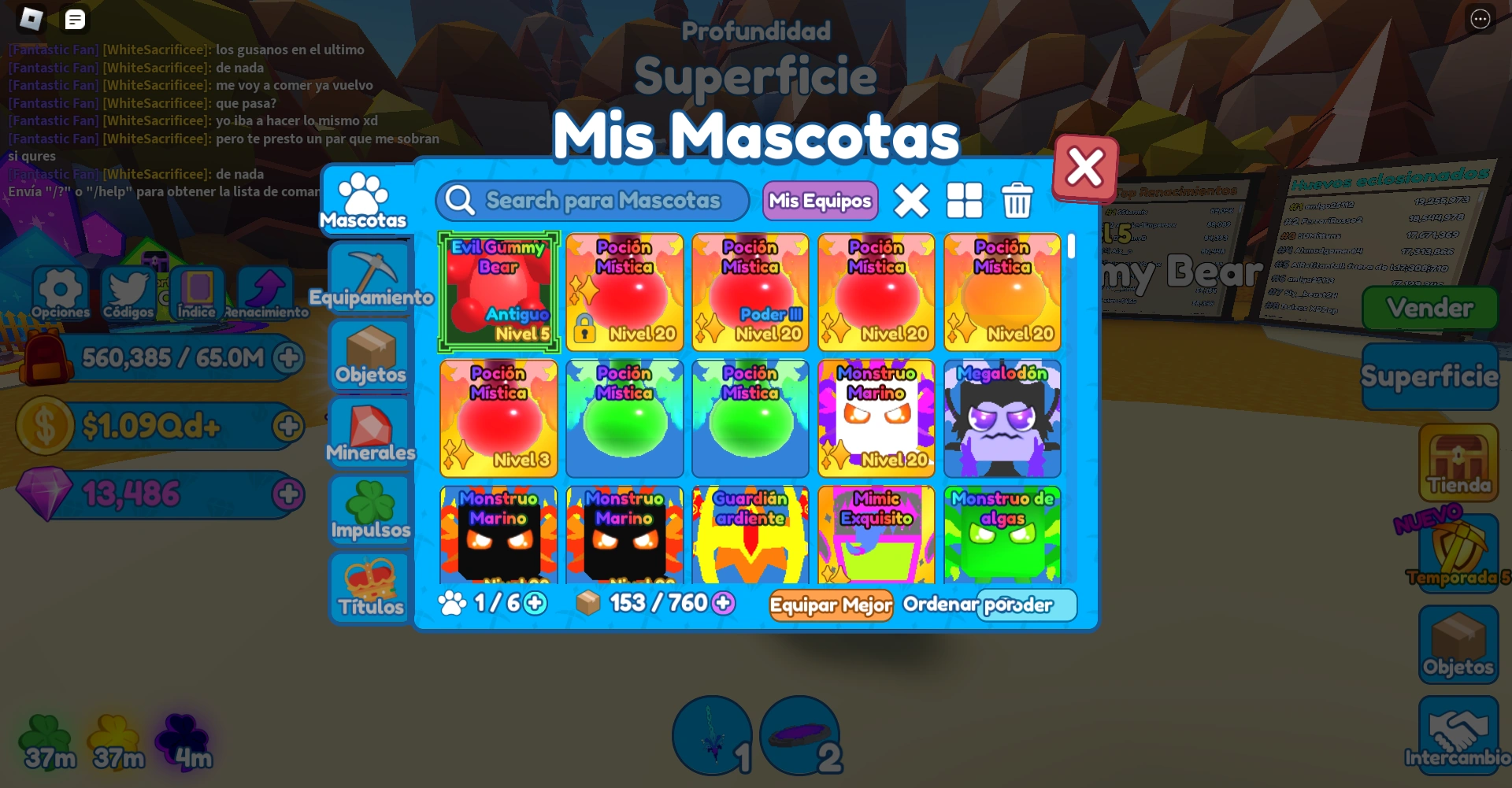This screenshot has width=1512, height=788.
Task: Open the Ordenar por poder sort dropdown
Action: 1026,605
